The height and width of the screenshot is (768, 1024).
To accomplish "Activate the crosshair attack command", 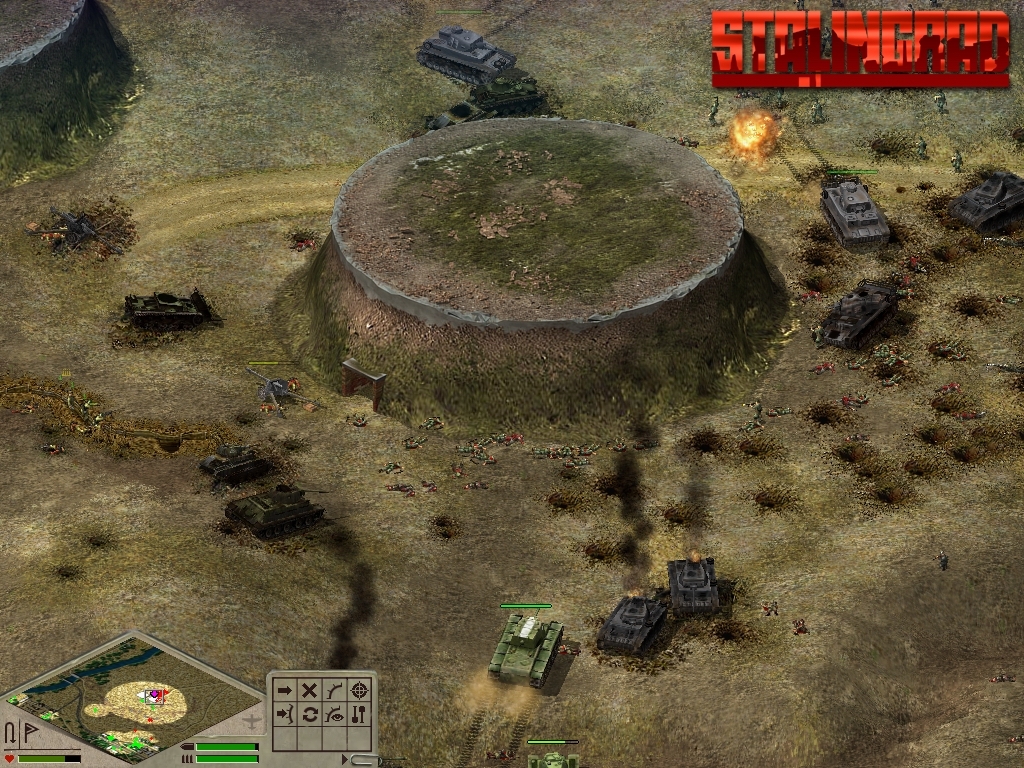I will (360, 690).
